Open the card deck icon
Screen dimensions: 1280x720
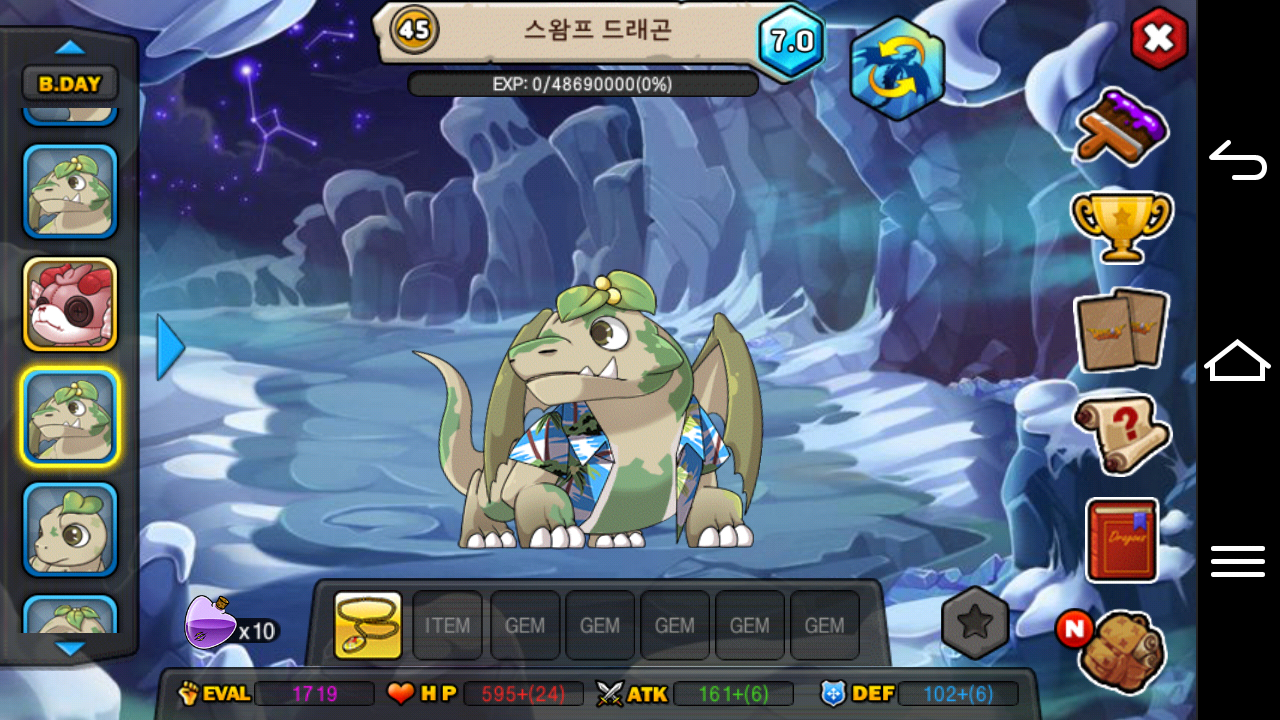(1121, 329)
